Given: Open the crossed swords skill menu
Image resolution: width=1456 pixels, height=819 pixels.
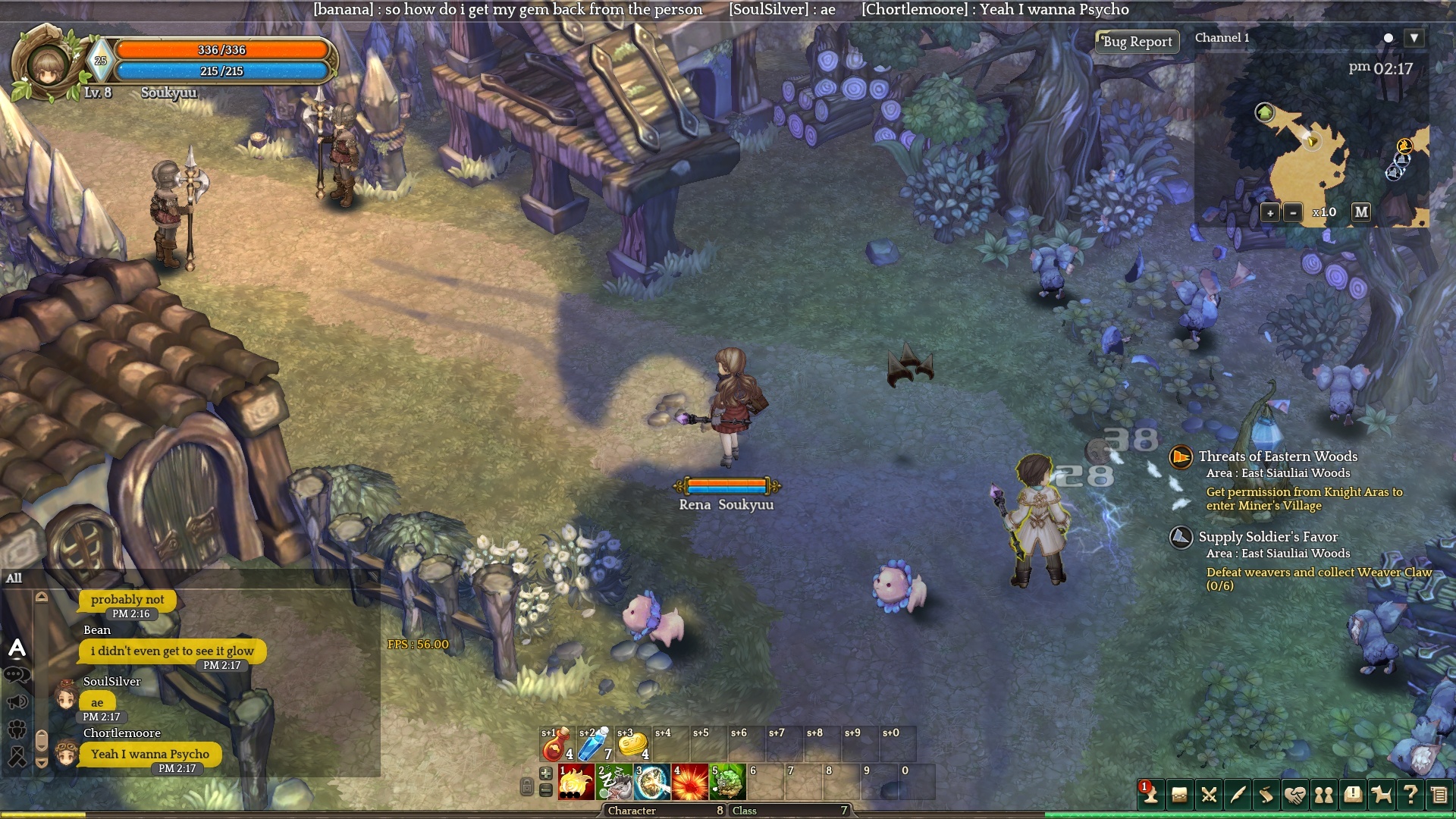Looking at the screenshot, I should tap(1209, 795).
